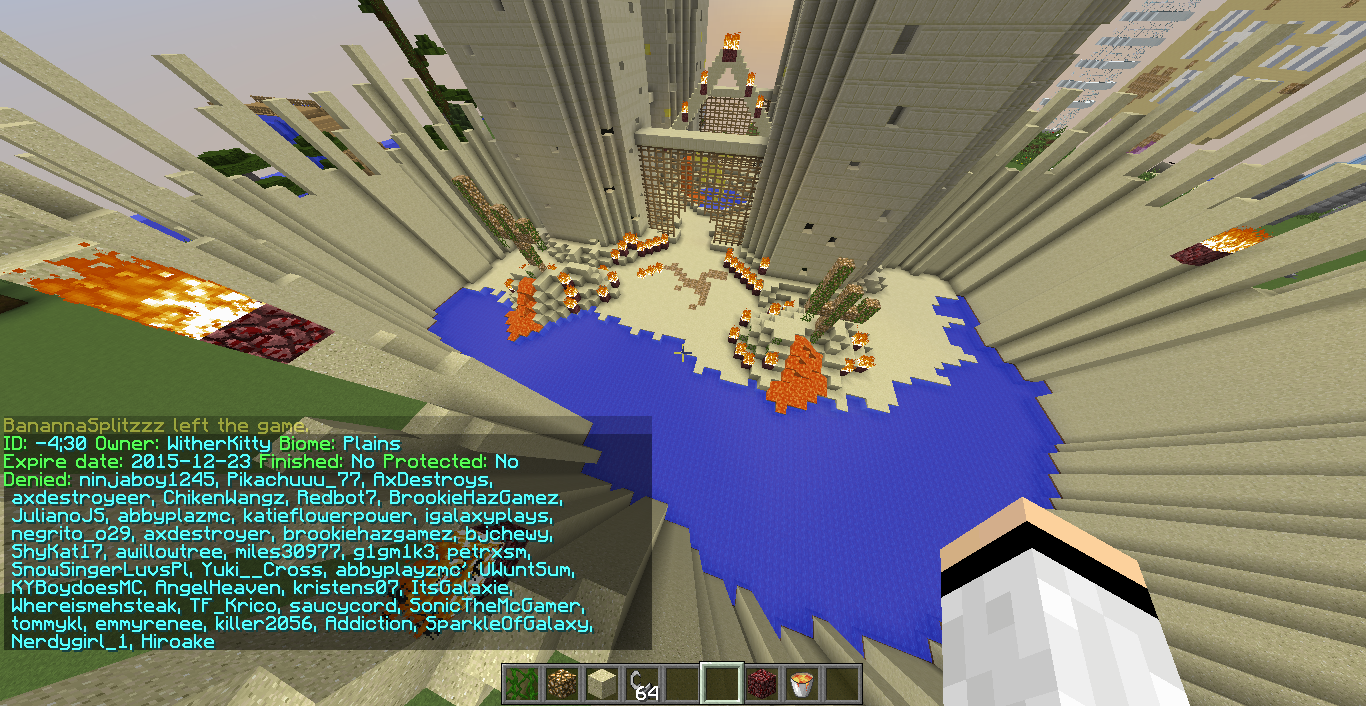Click the highlighted empty hotbar slot

tap(721, 684)
